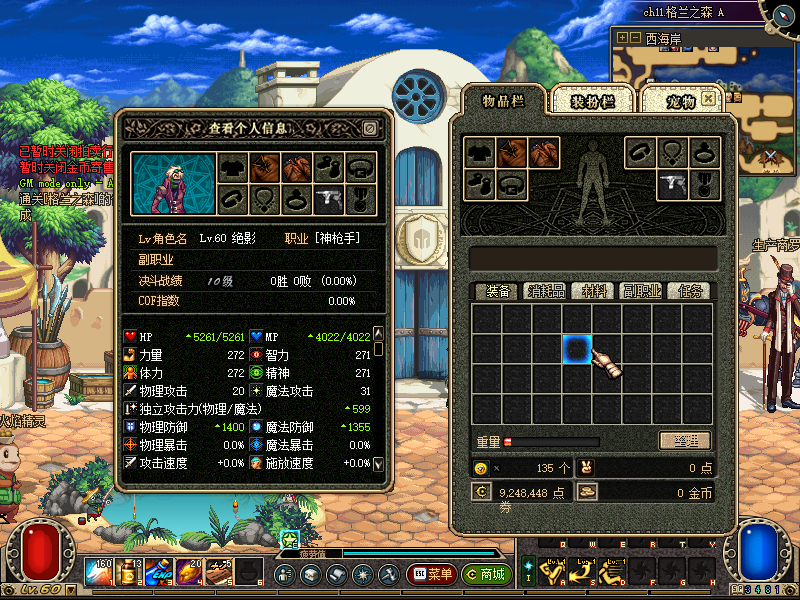The width and height of the screenshot is (800, 600).
Task: Switch to the 装扮栏 tab
Action: [593, 101]
